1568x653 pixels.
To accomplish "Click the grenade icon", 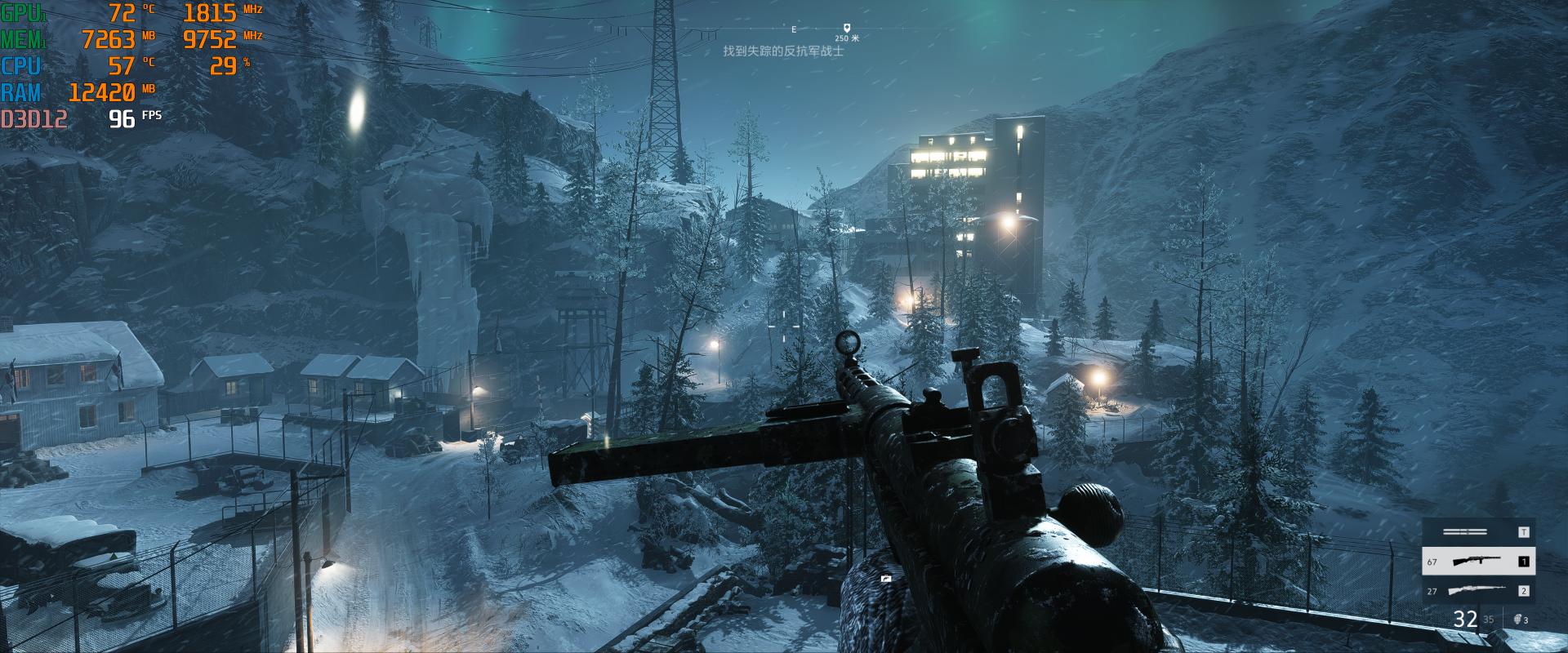I will coord(1518,620).
